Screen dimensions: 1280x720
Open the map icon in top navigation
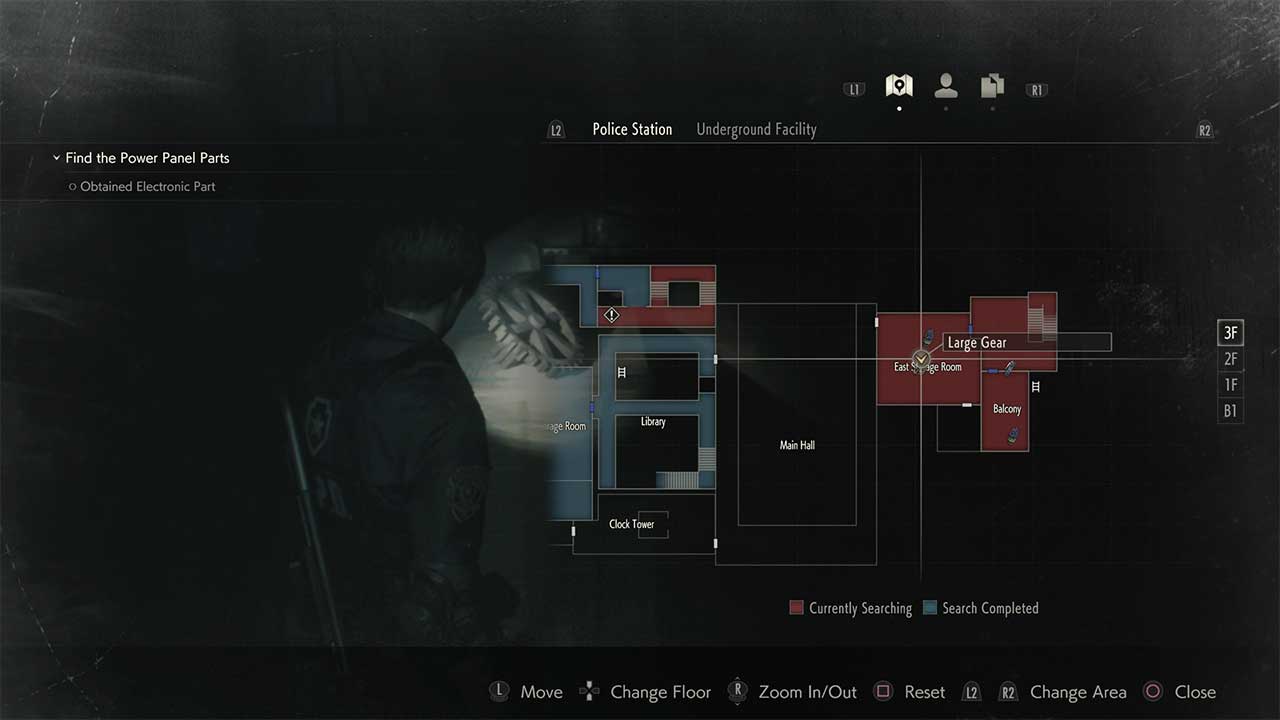tap(898, 85)
